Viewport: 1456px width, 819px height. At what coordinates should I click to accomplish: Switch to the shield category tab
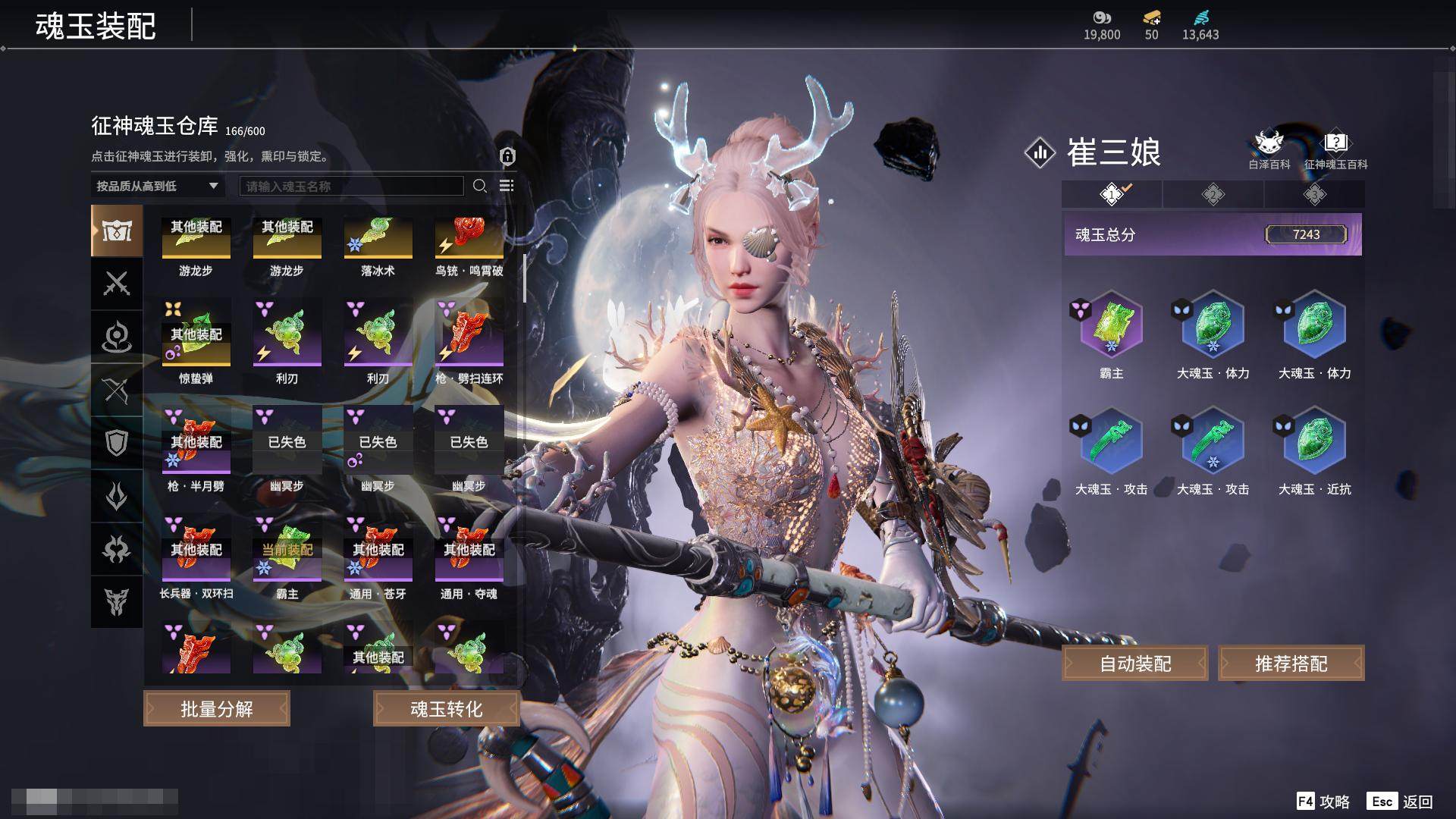point(117,443)
